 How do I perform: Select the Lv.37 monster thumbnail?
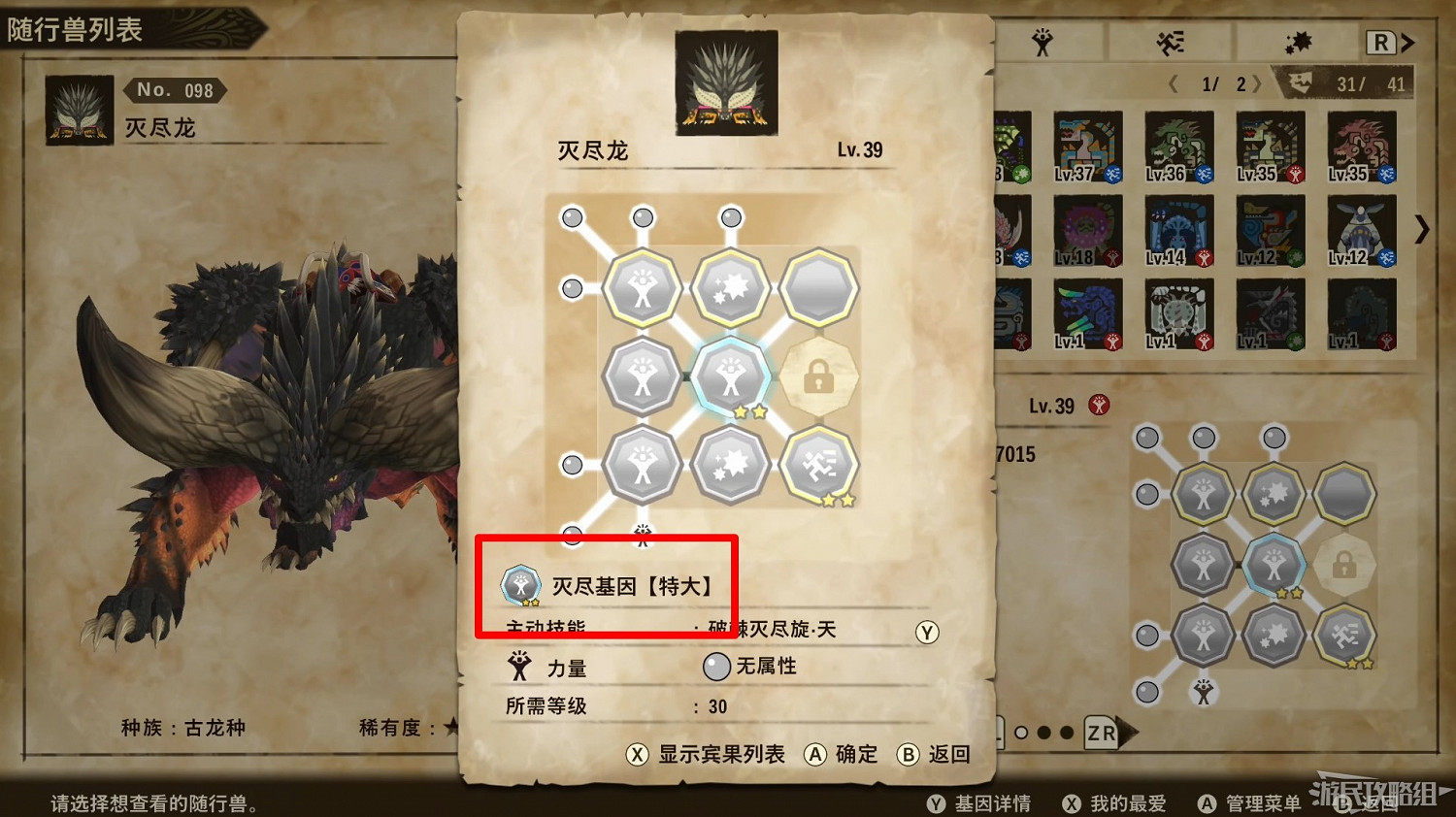coord(1087,147)
